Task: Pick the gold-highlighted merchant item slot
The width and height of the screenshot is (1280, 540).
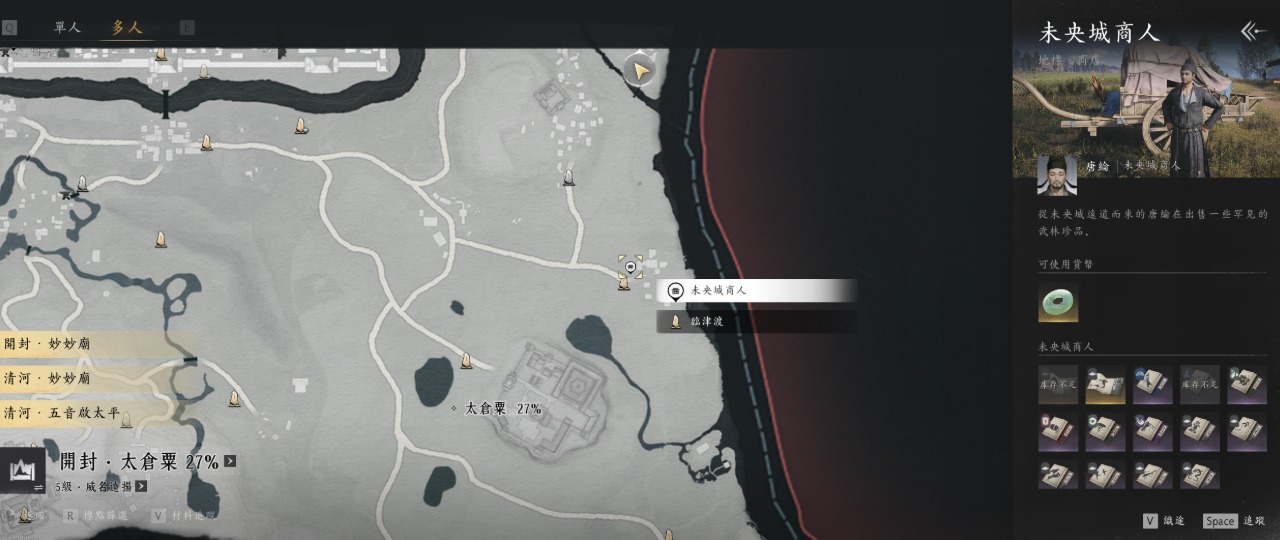Action: pos(1105,385)
